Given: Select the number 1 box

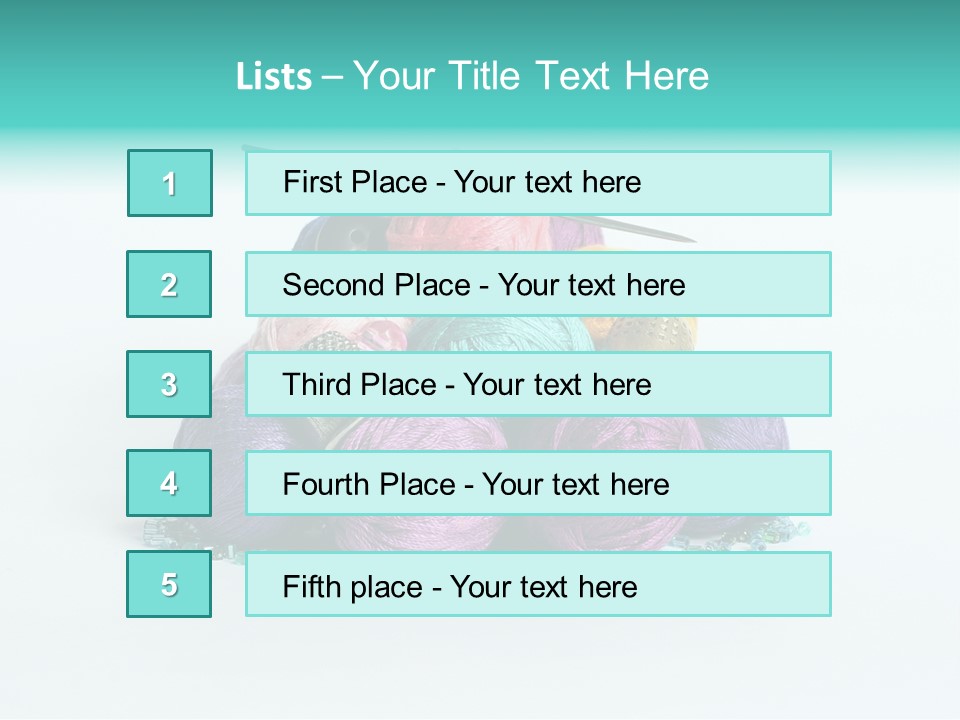Looking at the screenshot, I should pos(170,183).
